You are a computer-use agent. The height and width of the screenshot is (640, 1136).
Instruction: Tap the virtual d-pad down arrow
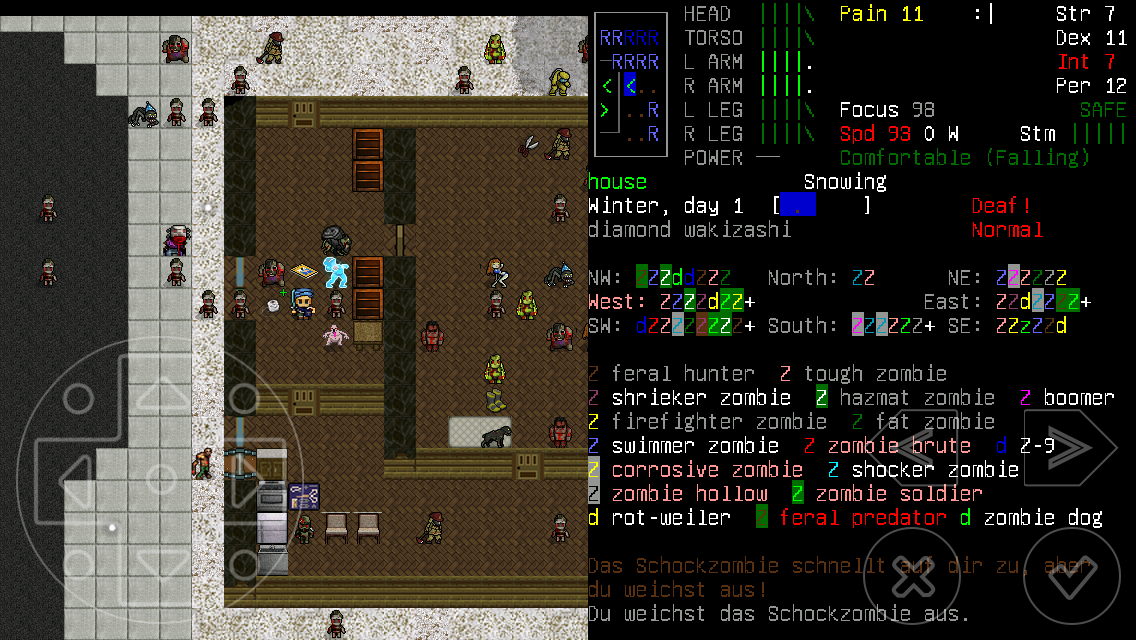tap(160, 558)
